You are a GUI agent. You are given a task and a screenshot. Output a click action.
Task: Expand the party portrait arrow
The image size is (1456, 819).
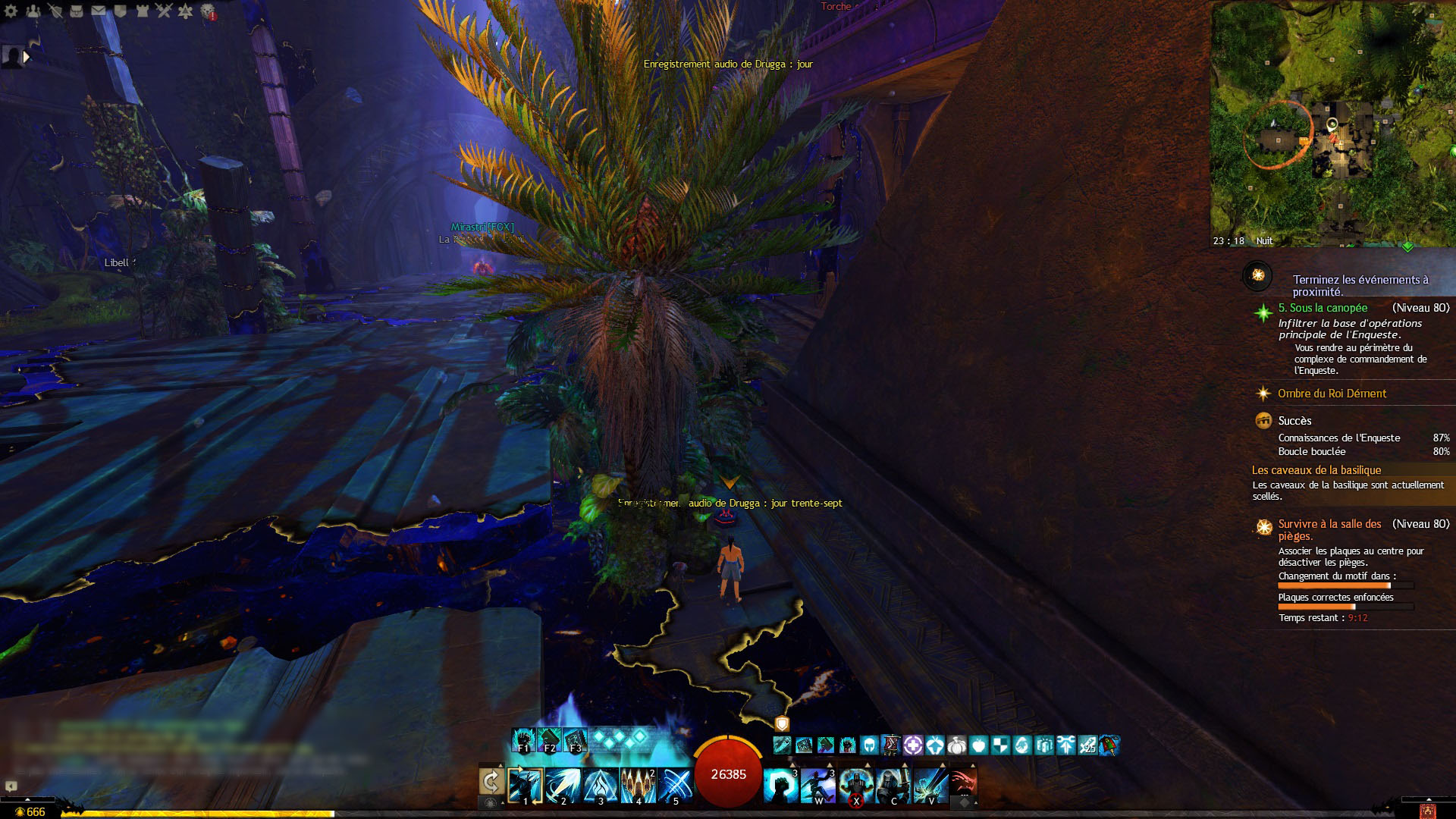27,57
